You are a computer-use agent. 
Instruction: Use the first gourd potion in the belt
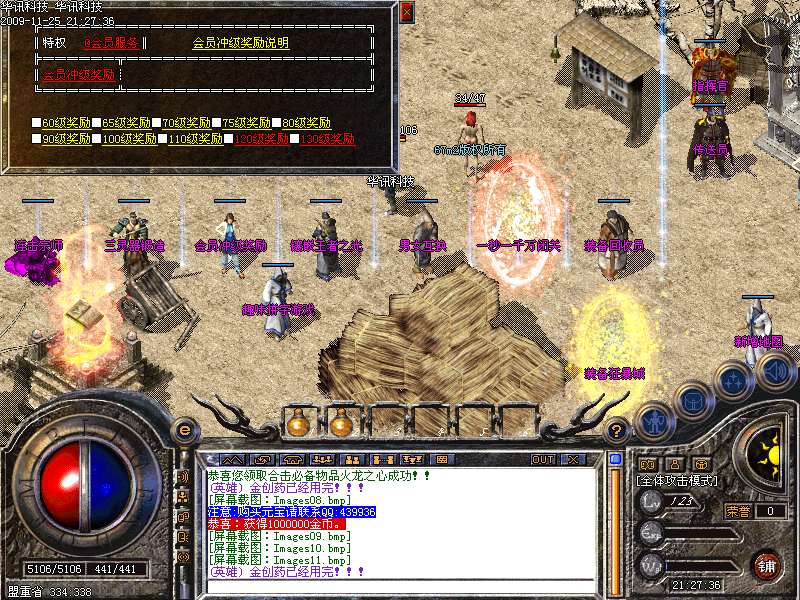(297, 423)
